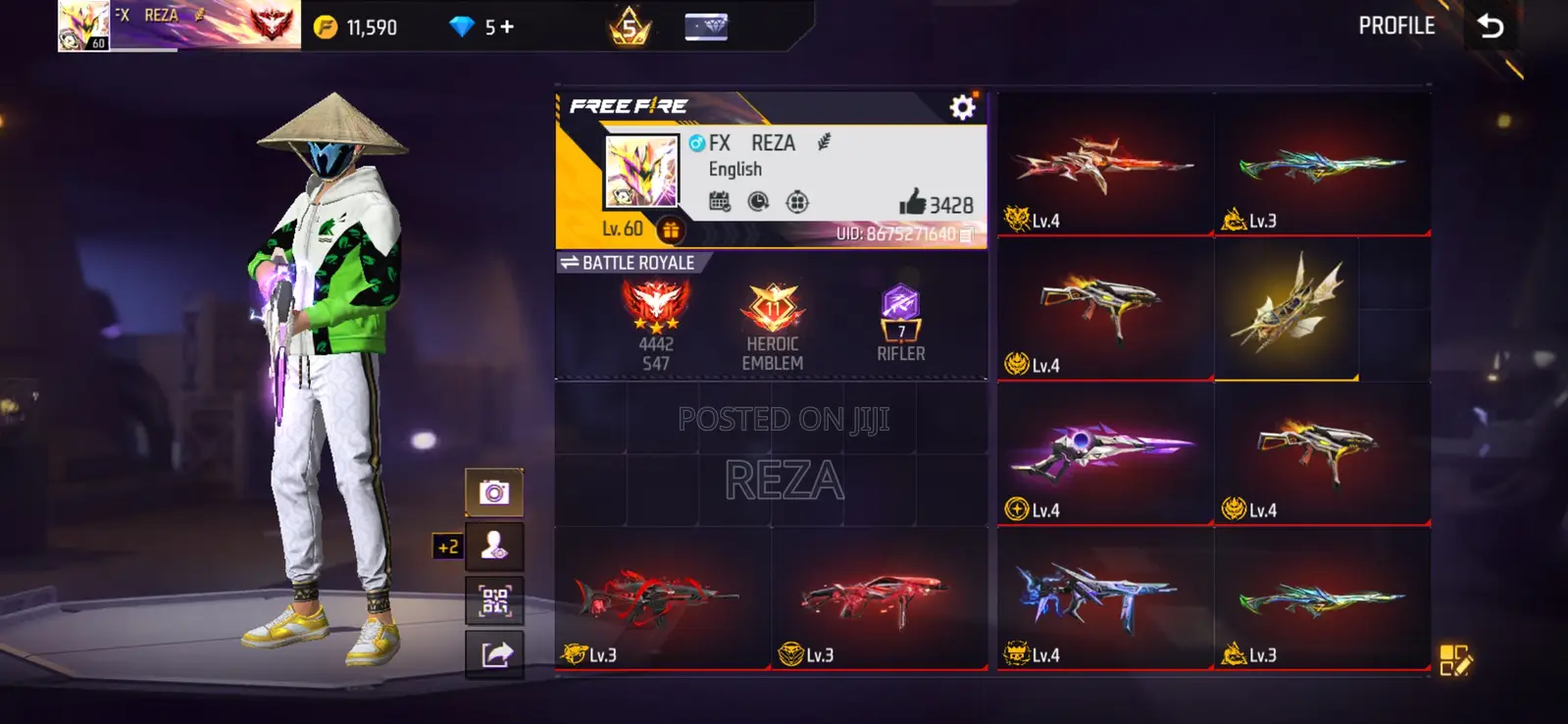Open the PROFILE menu at top right
Viewport: 1568px width, 724px height.
1396,26
